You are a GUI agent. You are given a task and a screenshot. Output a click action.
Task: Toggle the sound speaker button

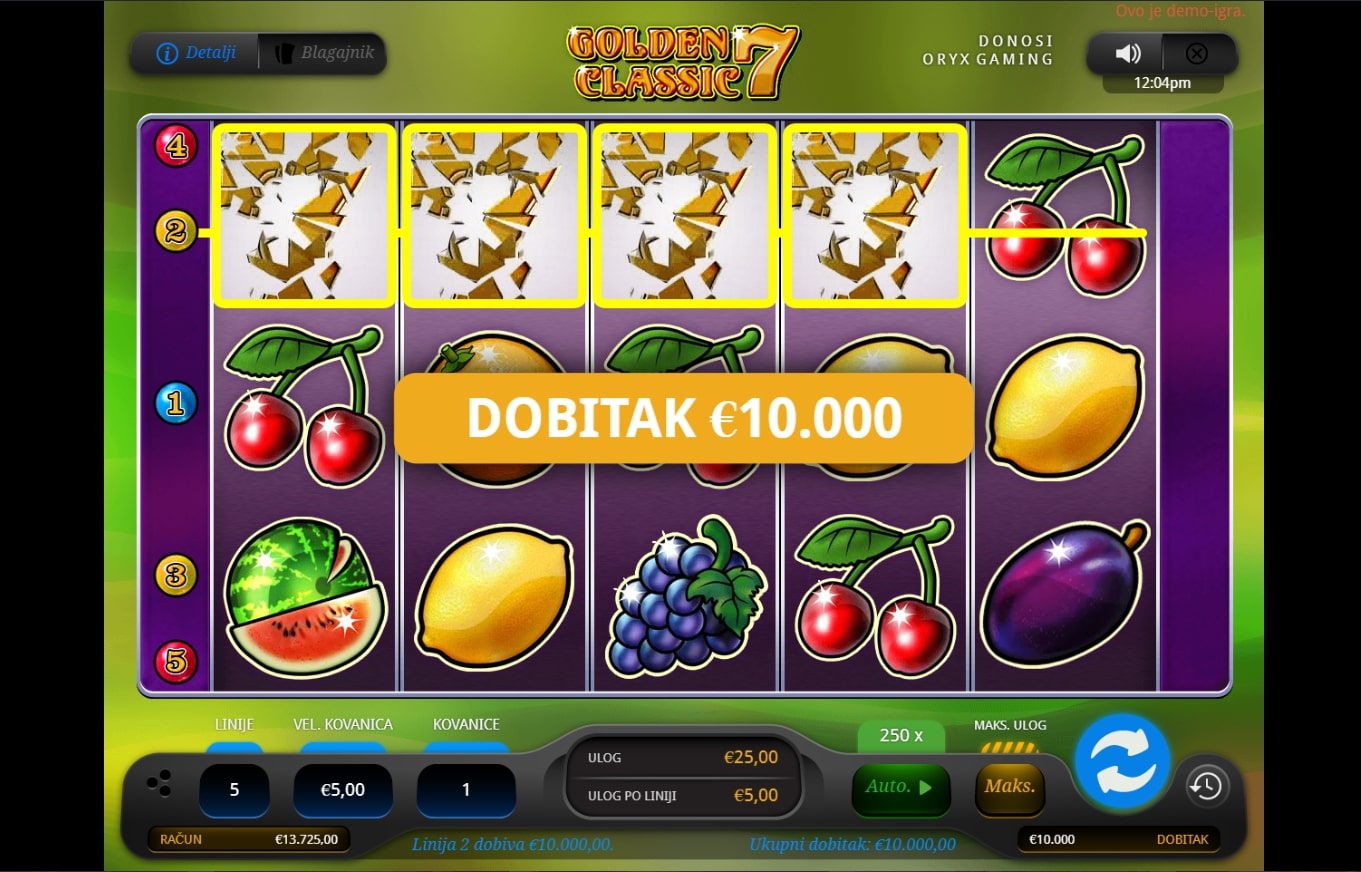(1128, 54)
